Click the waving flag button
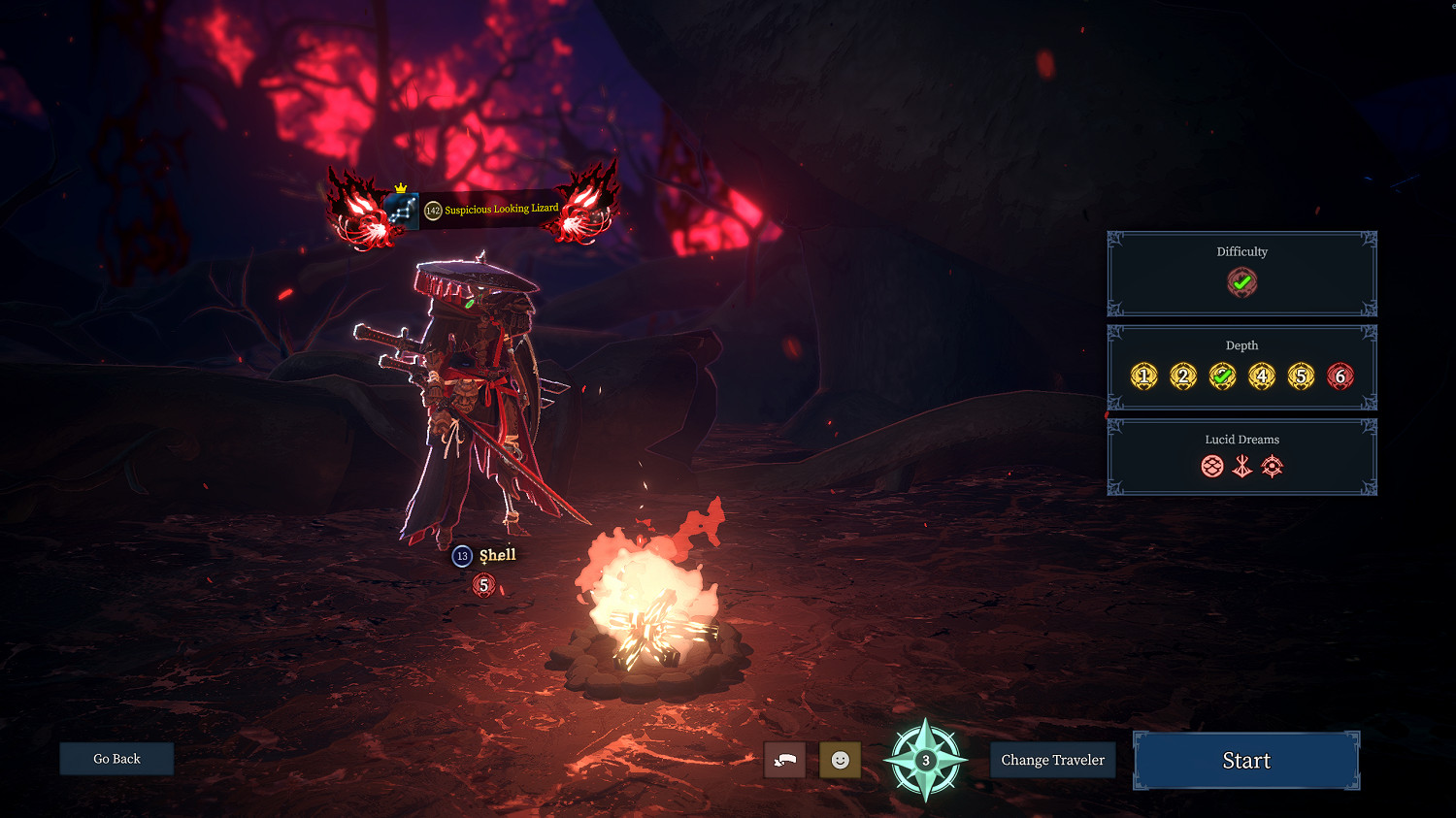Viewport: 1456px width, 818px height. click(x=784, y=760)
